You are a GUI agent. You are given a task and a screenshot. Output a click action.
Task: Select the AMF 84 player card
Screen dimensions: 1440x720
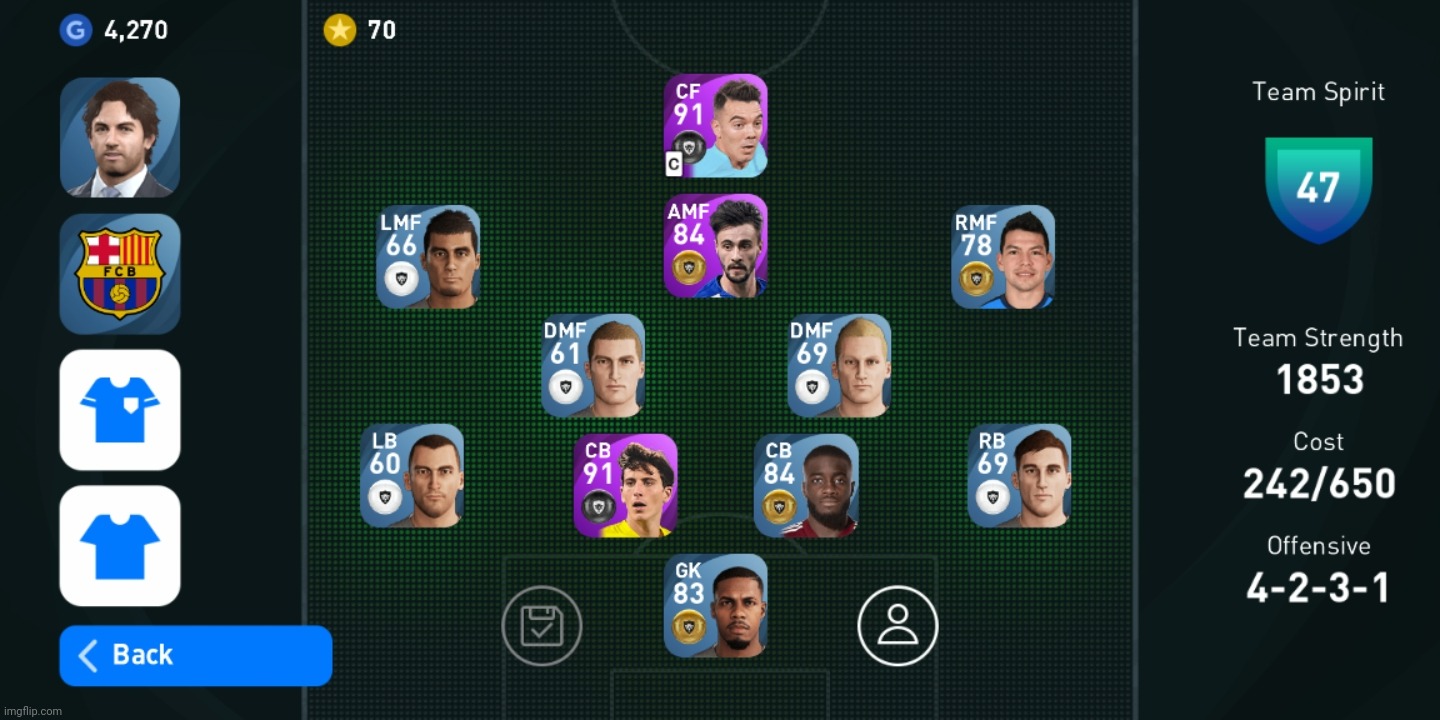coord(715,245)
